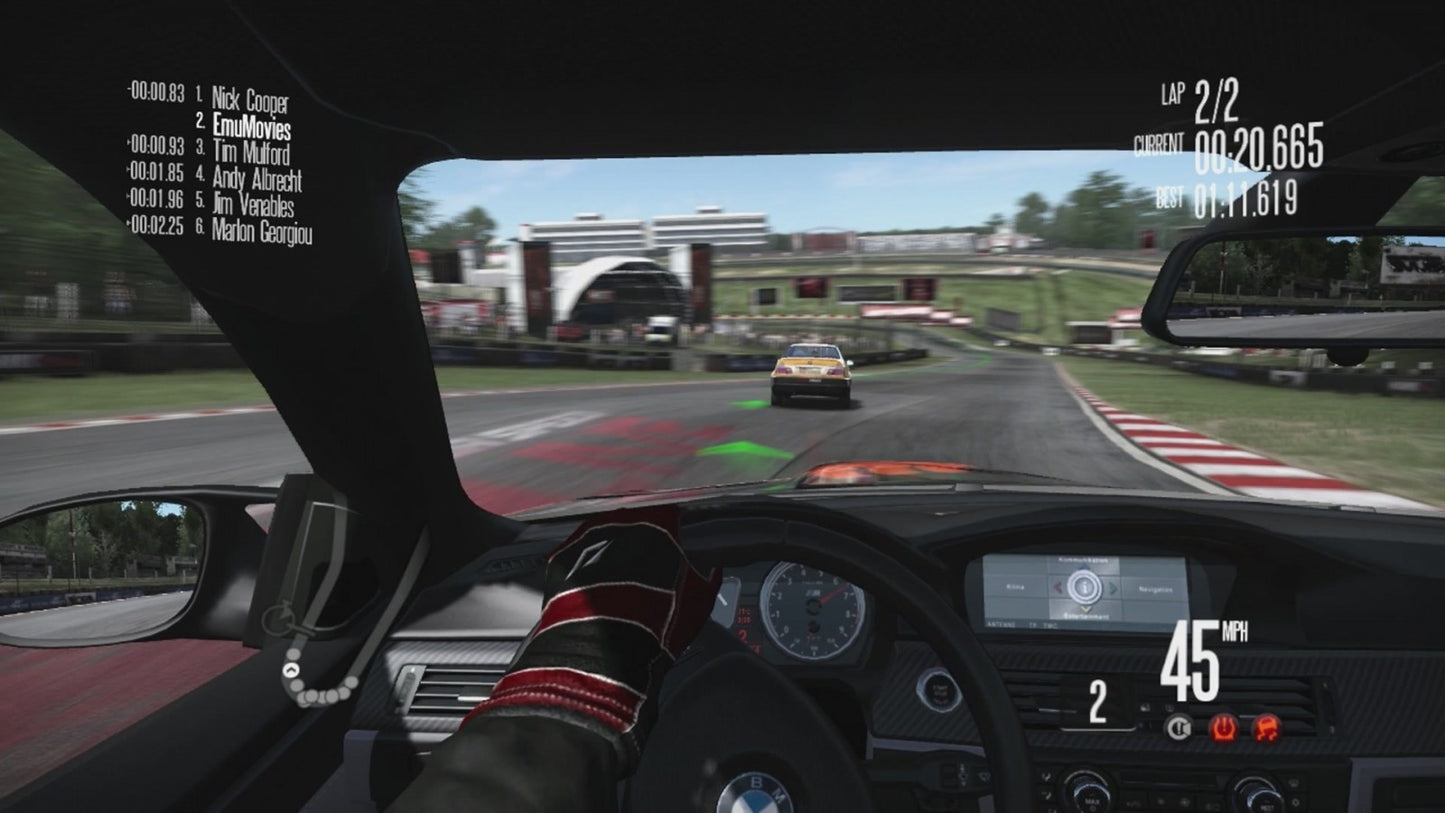Click the green right arrow beside the iDrive dial
The width and height of the screenshot is (1445, 813).
(1114, 587)
